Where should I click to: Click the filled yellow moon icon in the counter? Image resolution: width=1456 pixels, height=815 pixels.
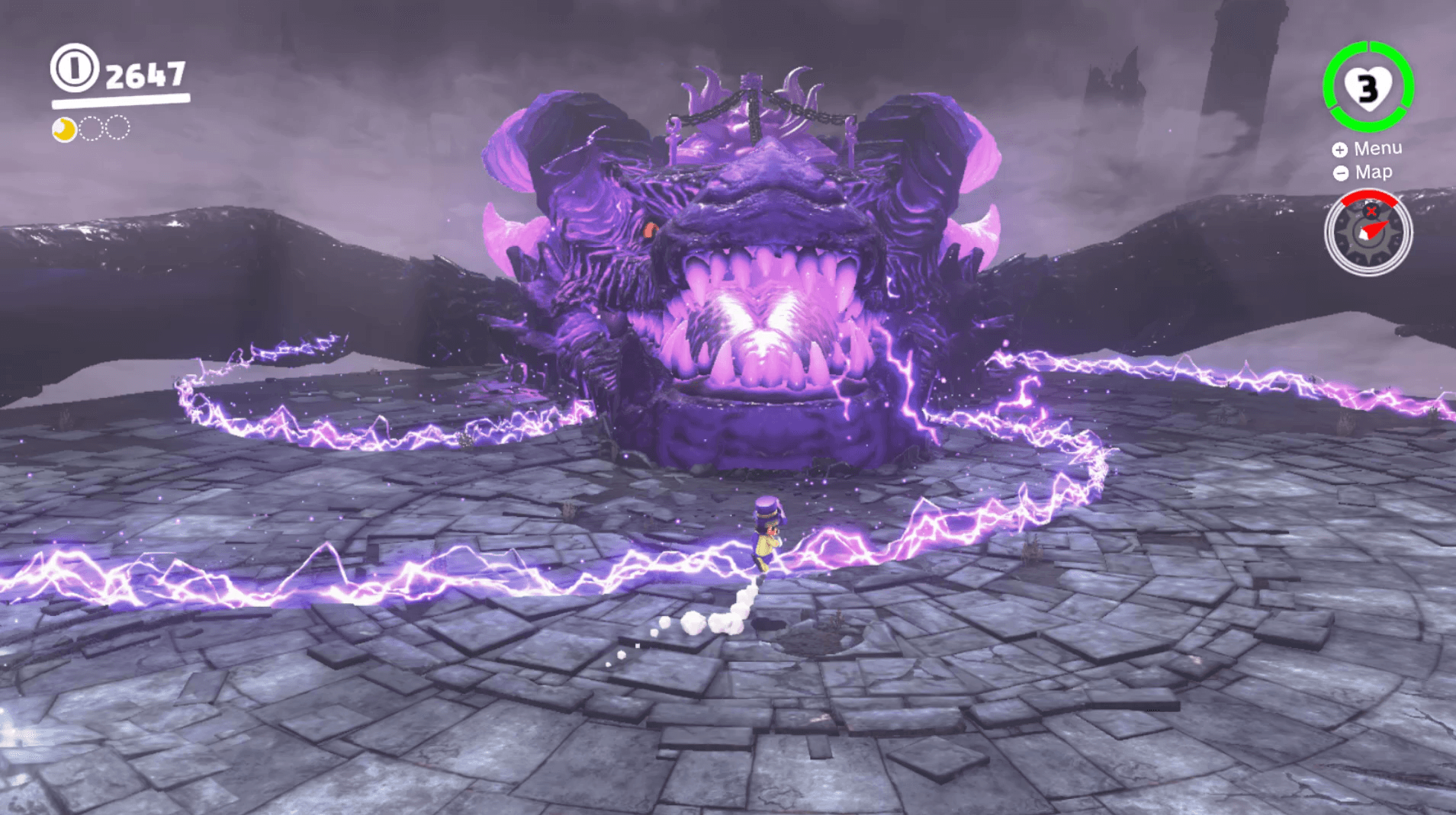coord(64,127)
